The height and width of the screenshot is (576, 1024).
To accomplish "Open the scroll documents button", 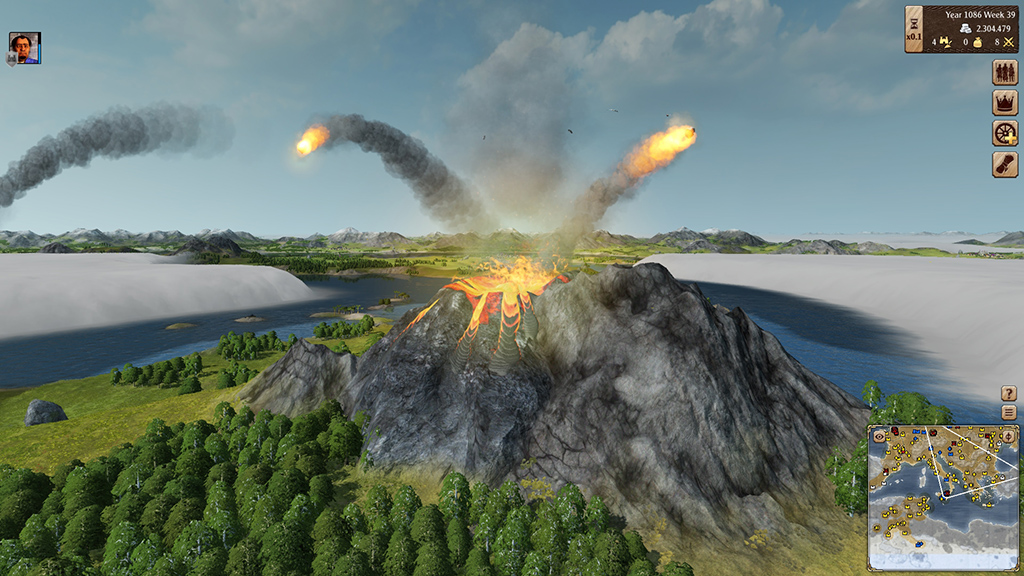I will 1004,165.
